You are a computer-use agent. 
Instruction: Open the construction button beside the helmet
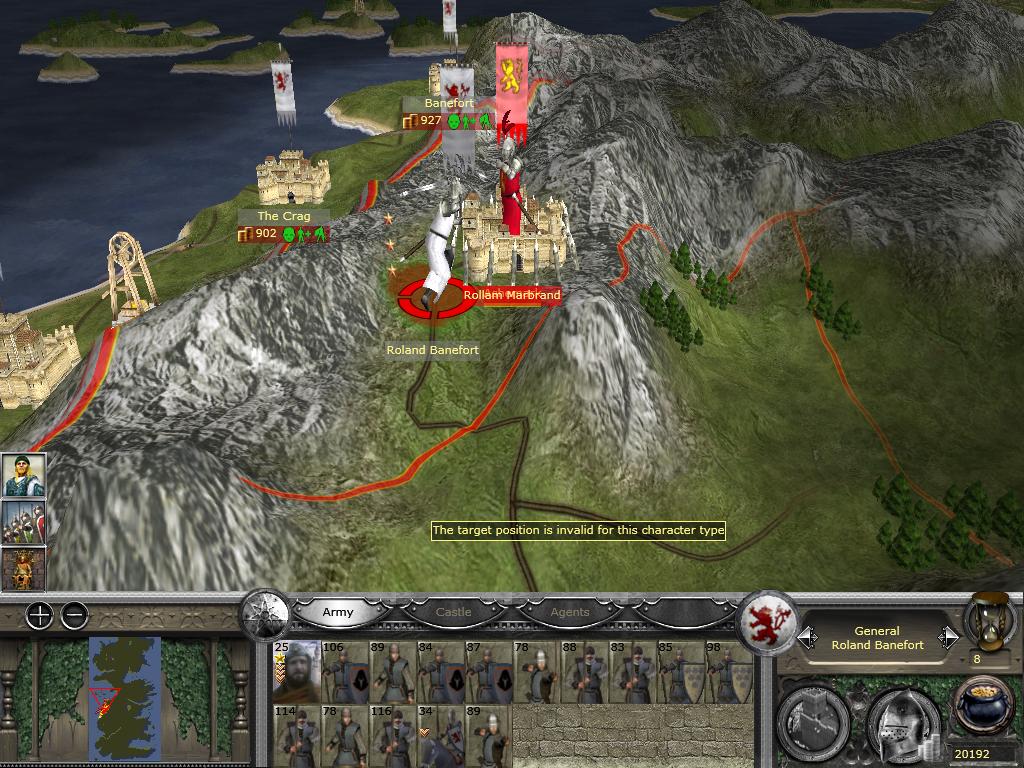(816, 720)
